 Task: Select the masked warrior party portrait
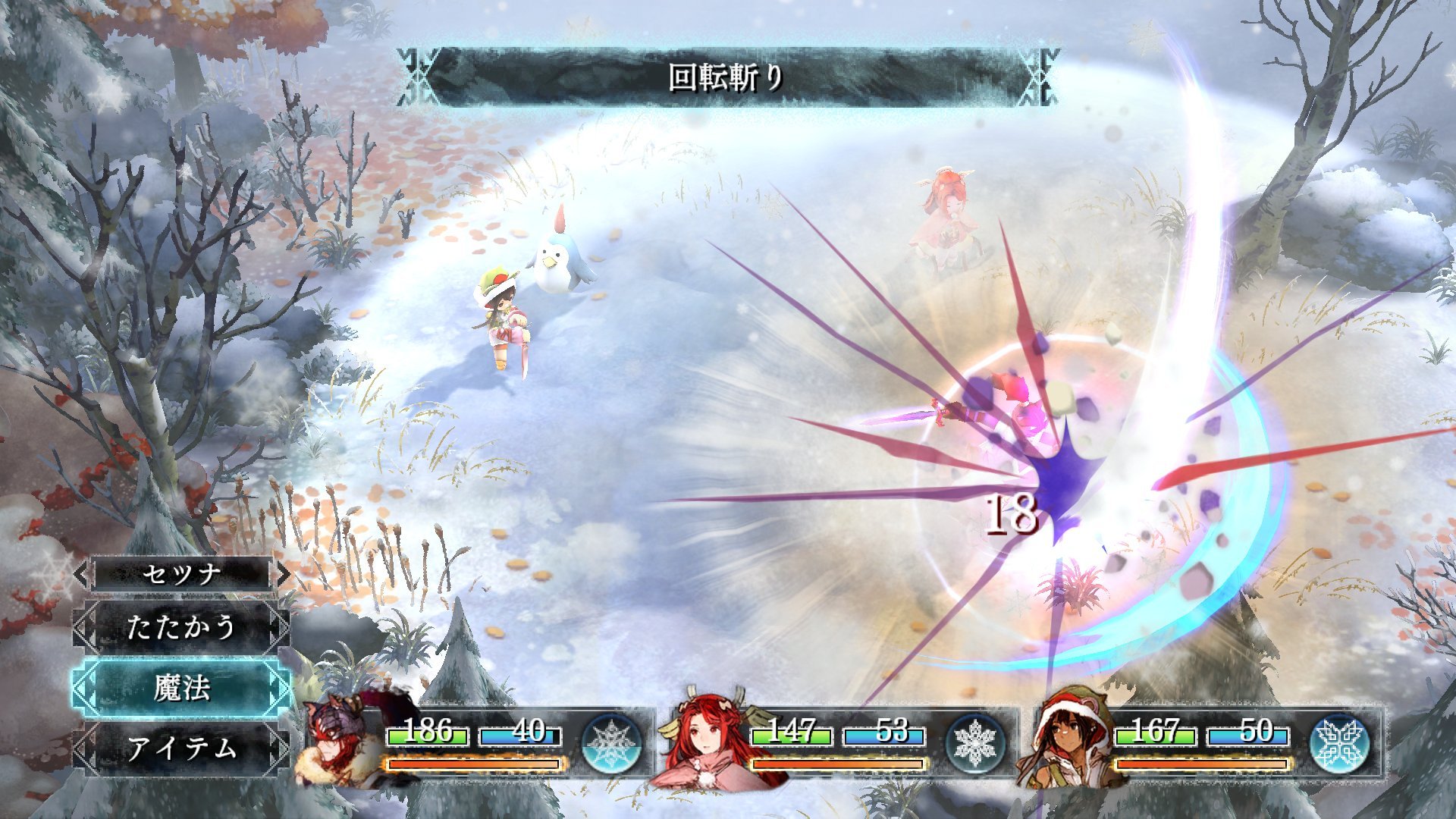pyautogui.click(x=339, y=743)
